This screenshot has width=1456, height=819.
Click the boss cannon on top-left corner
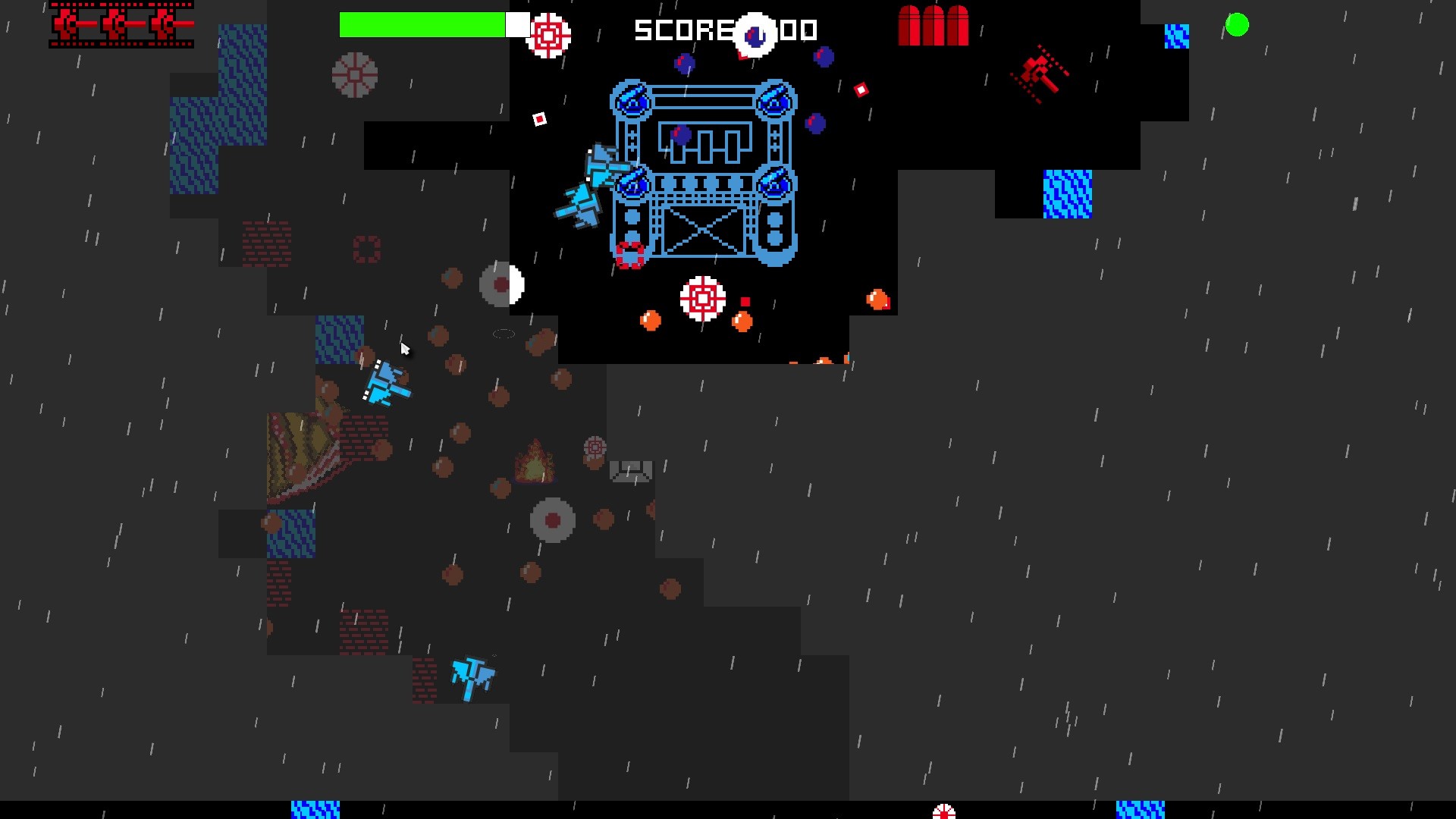pyautogui.click(x=631, y=101)
